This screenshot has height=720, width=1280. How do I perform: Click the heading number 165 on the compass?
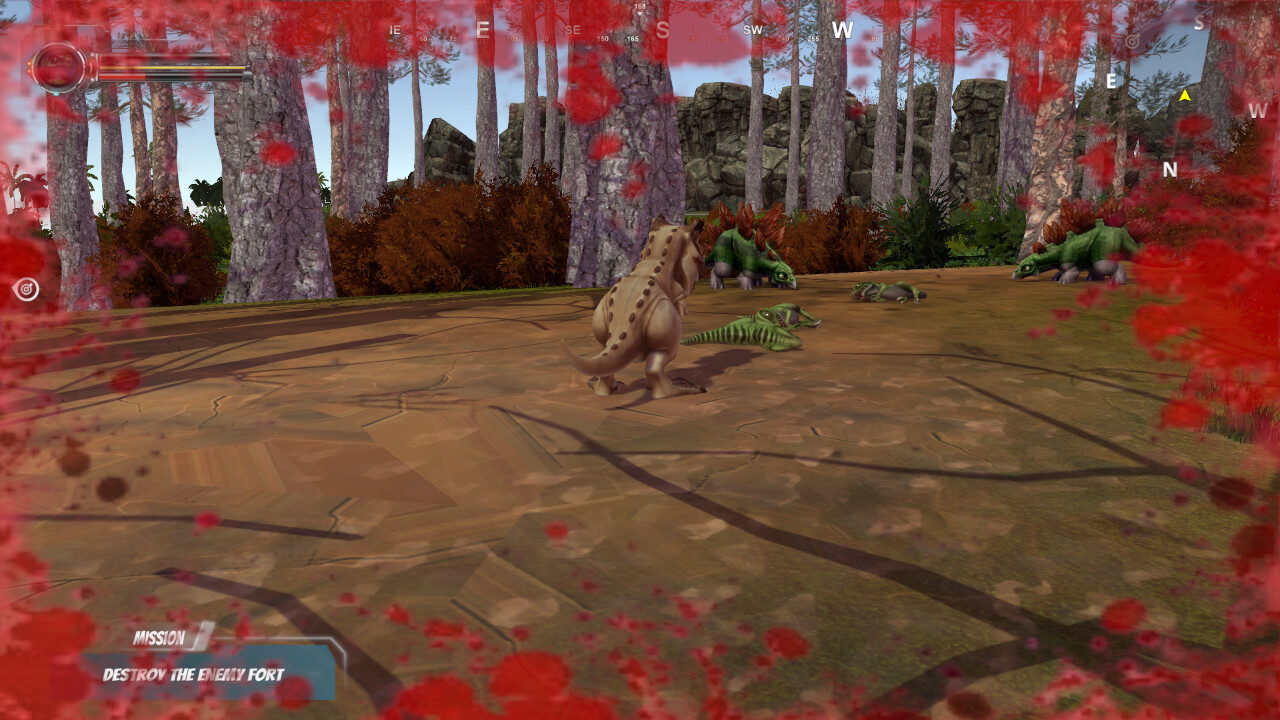pyautogui.click(x=632, y=39)
